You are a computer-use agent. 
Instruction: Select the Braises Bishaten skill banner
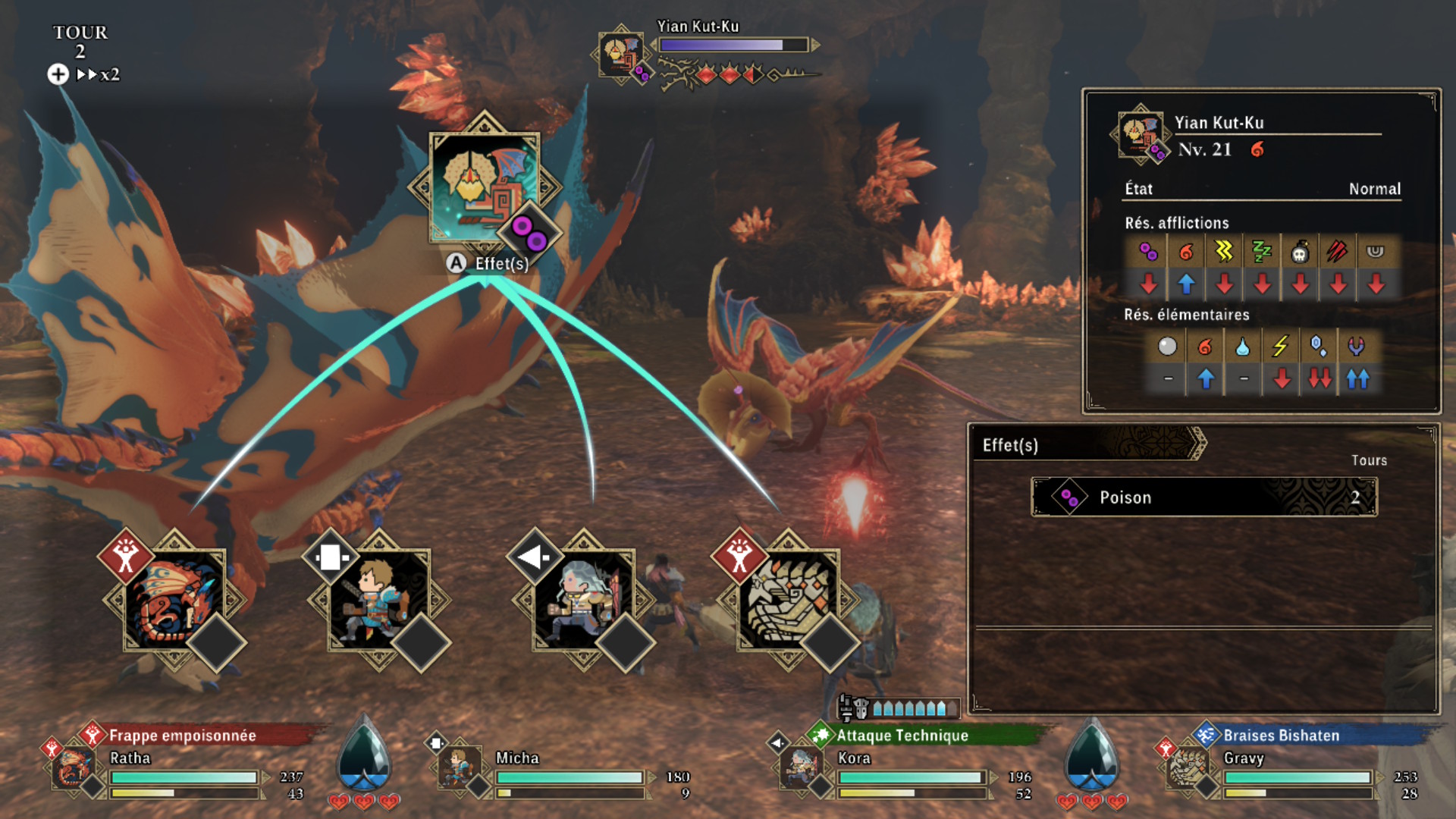tap(1282, 735)
